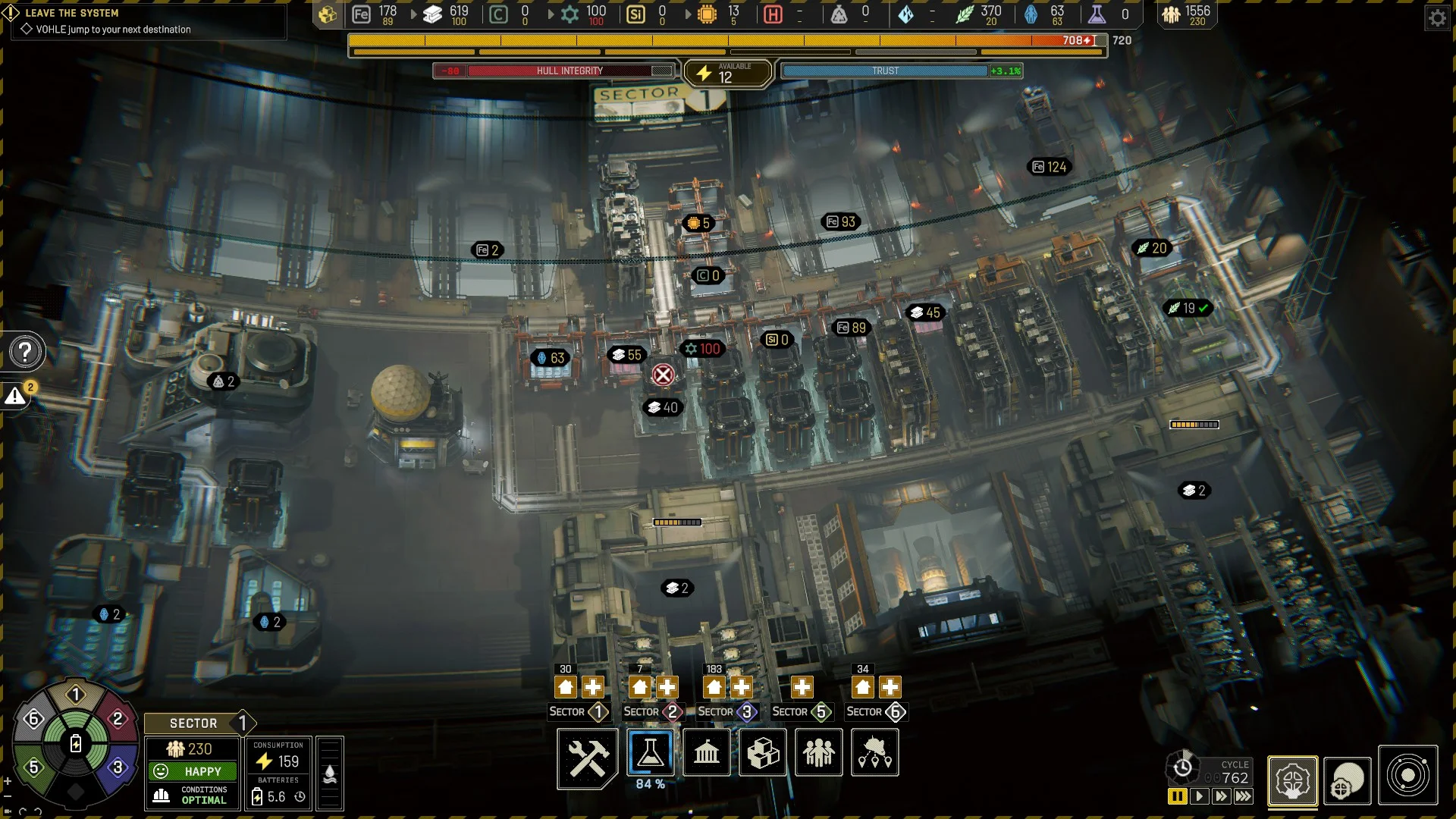Switch to the station exterior view
Image resolution: width=1456 pixels, height=819 pixels.
tap(1347, 780)
